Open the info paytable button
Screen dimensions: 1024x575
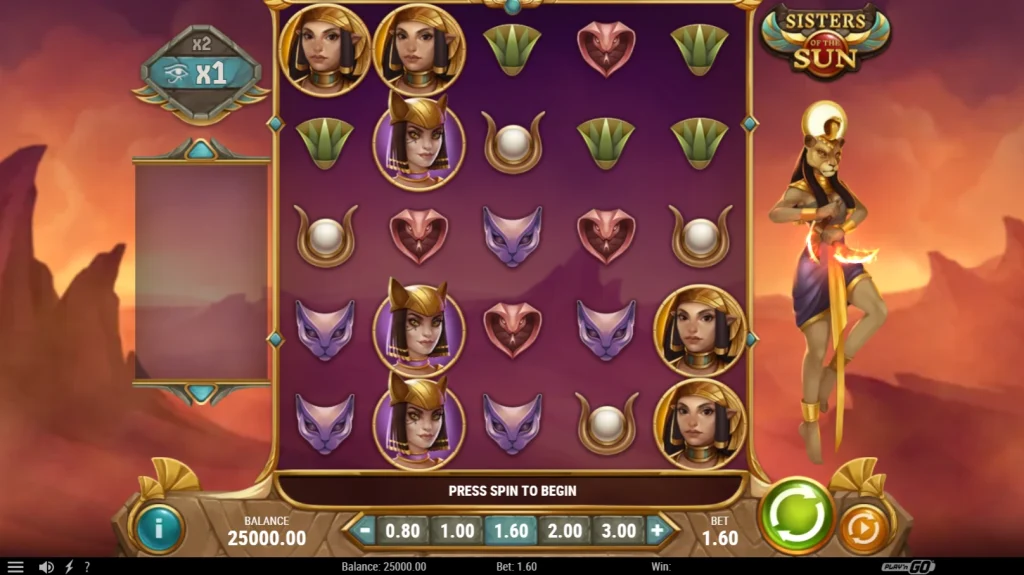(x=158, y=527)
